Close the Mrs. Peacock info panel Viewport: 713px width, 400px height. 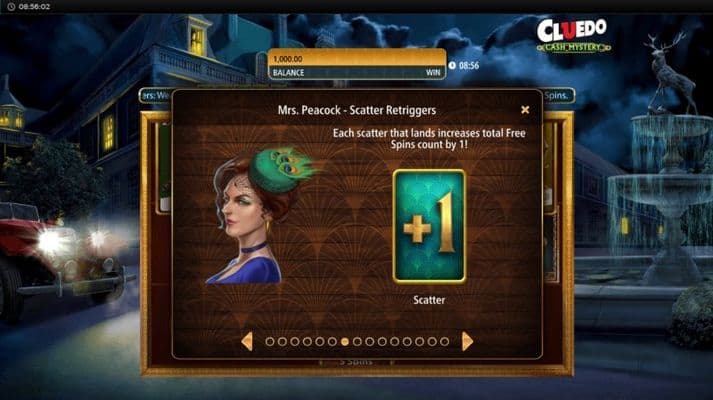pos(525,110)
